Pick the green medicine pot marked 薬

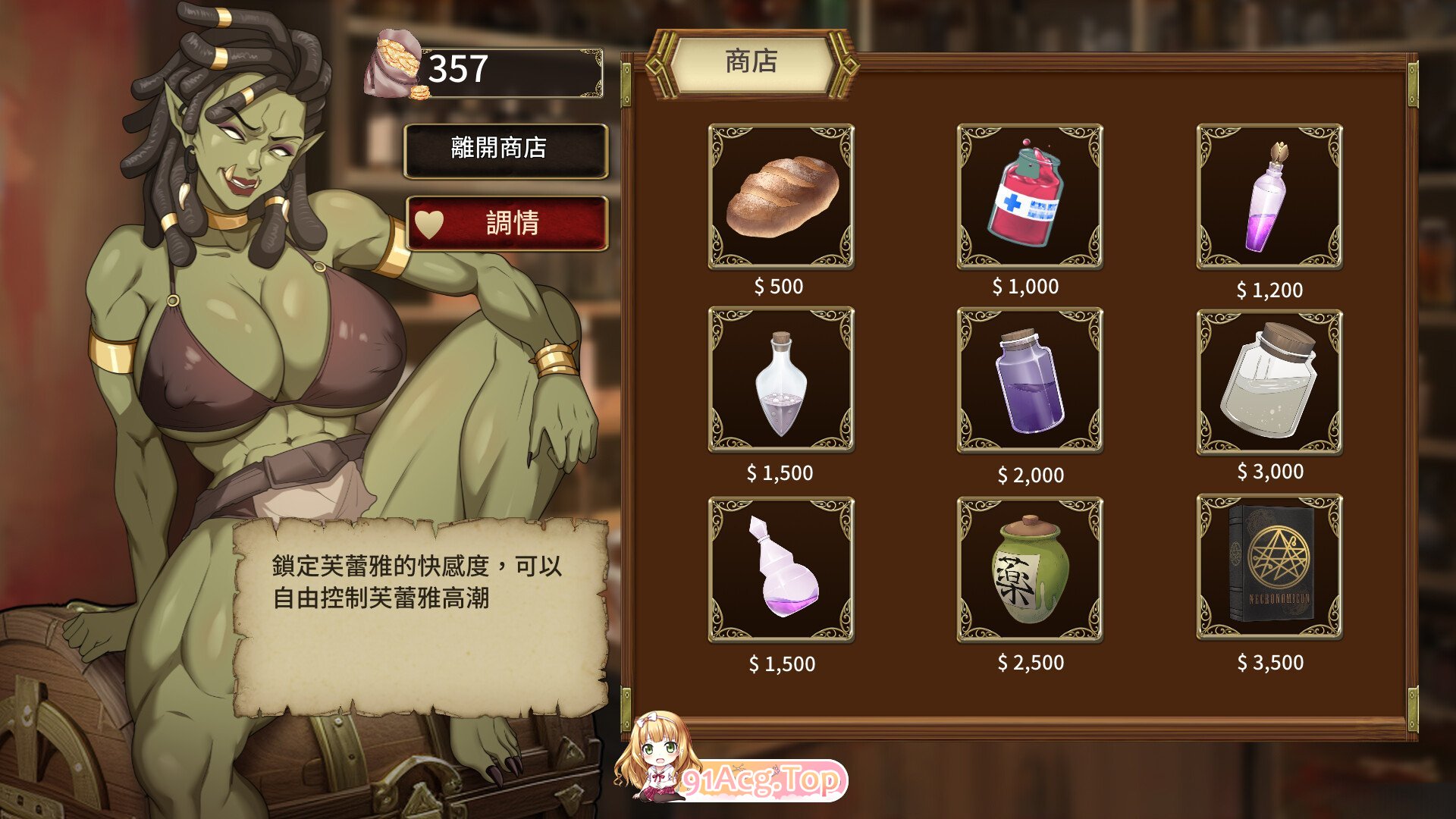pyautogui.click(x=1029, y=569)
